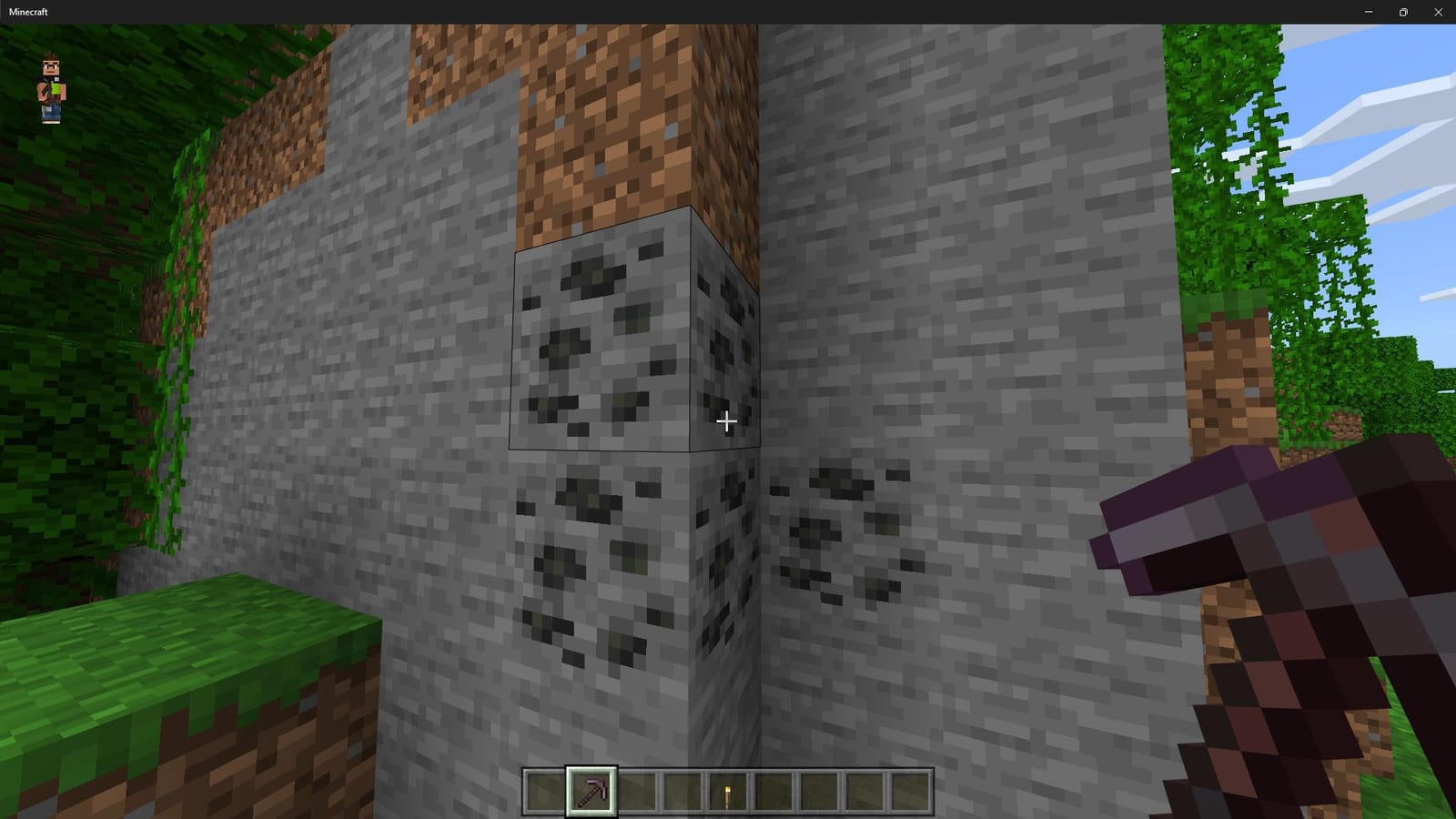Click the last hotbar slot on the right
The image size is (1456, 819).
tap(910, 790)
